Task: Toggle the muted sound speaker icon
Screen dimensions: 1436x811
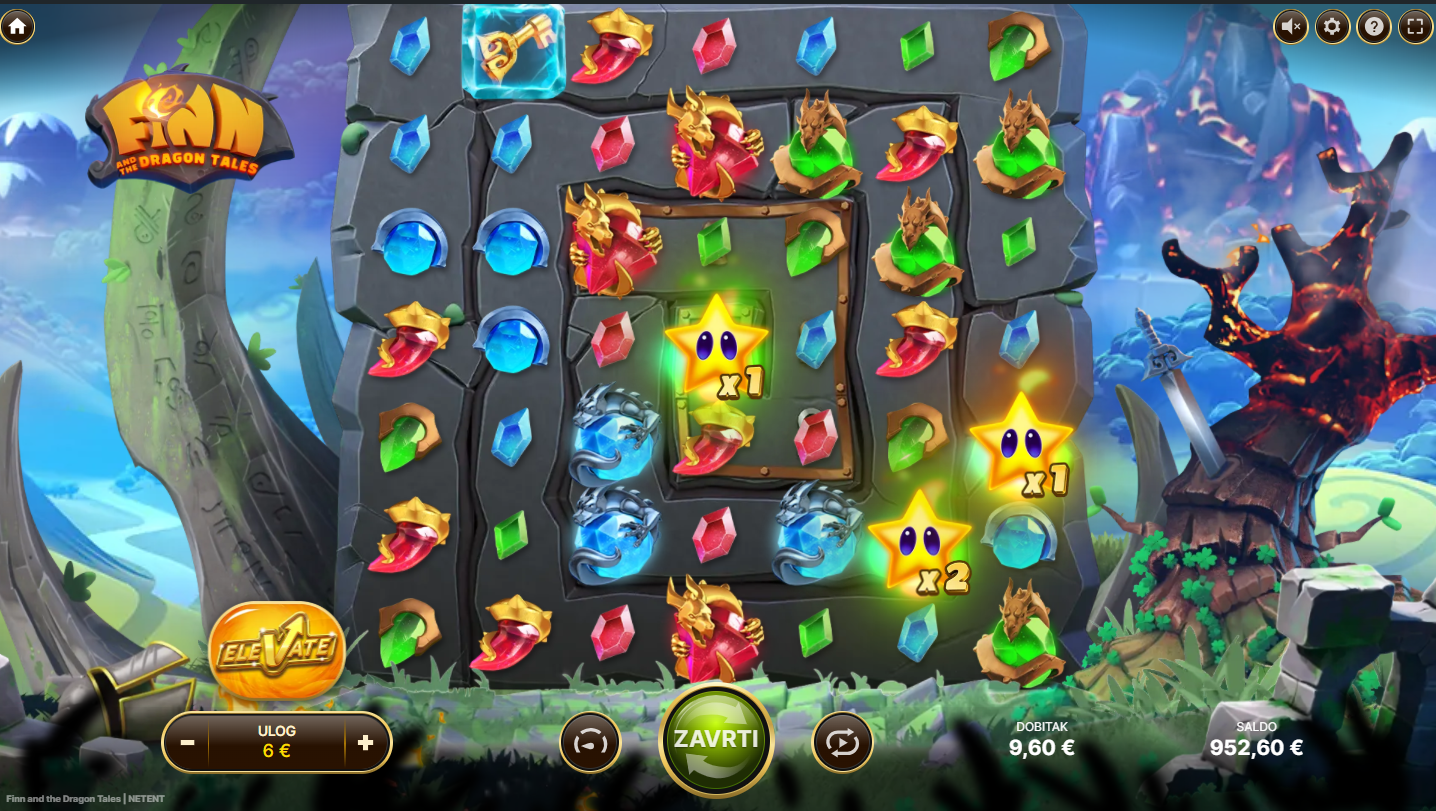Action: point(1291,27)
